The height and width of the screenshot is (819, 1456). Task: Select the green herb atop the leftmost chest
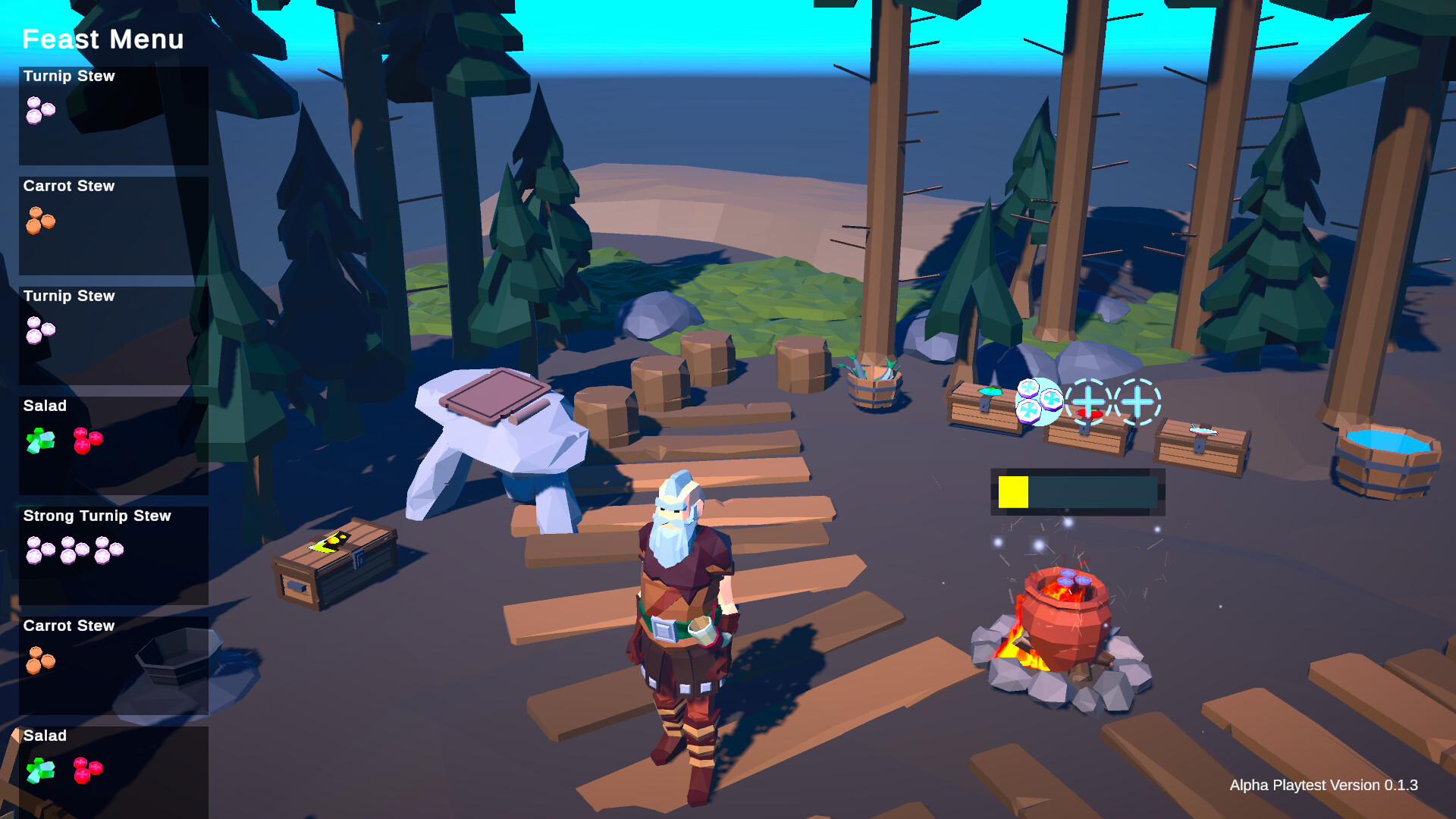990,391
